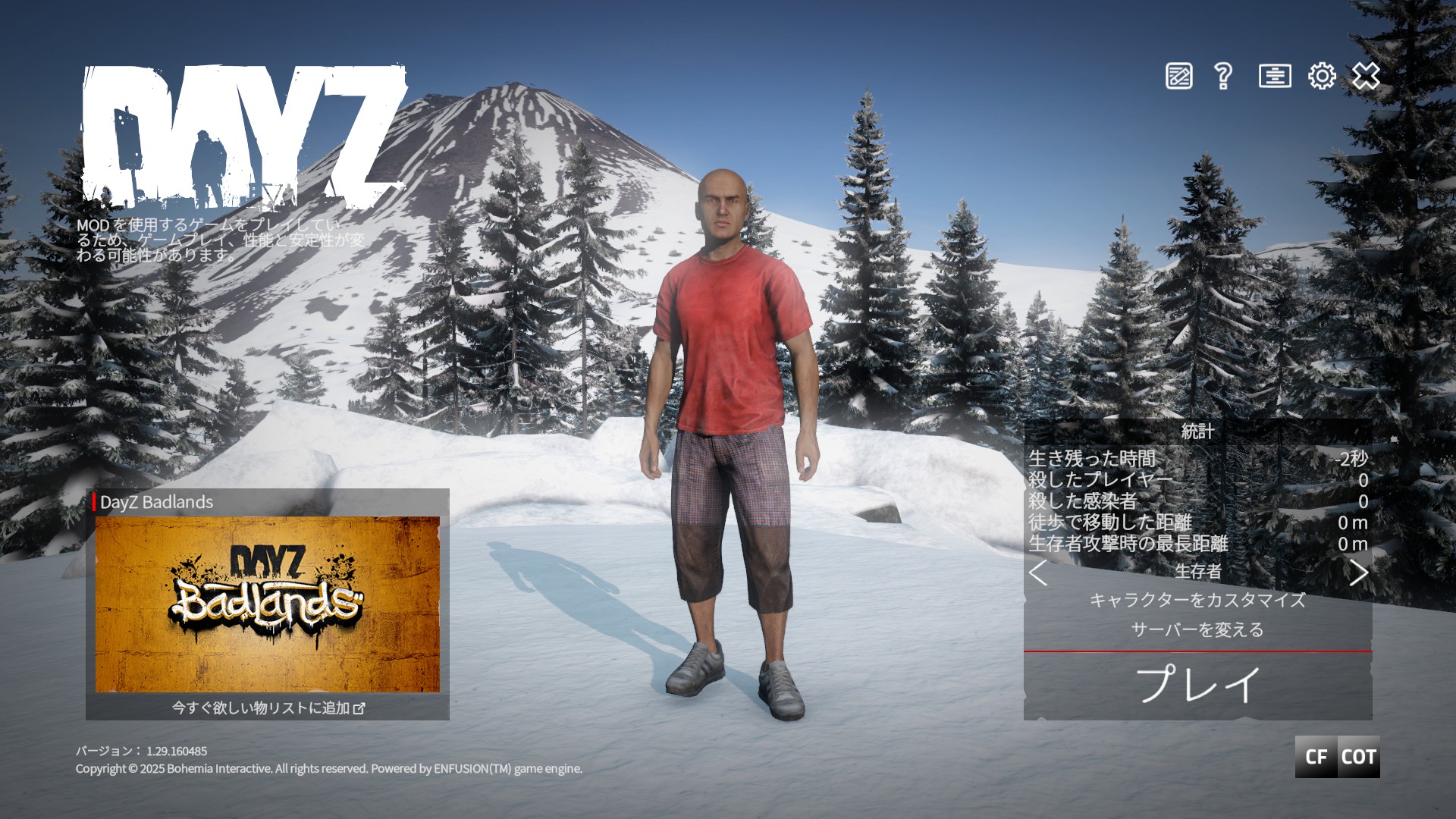Screen dimensions: 1456x819
Task: Open キャラクターをカスタマイズ character customization
Action: tap(1197, 601)
